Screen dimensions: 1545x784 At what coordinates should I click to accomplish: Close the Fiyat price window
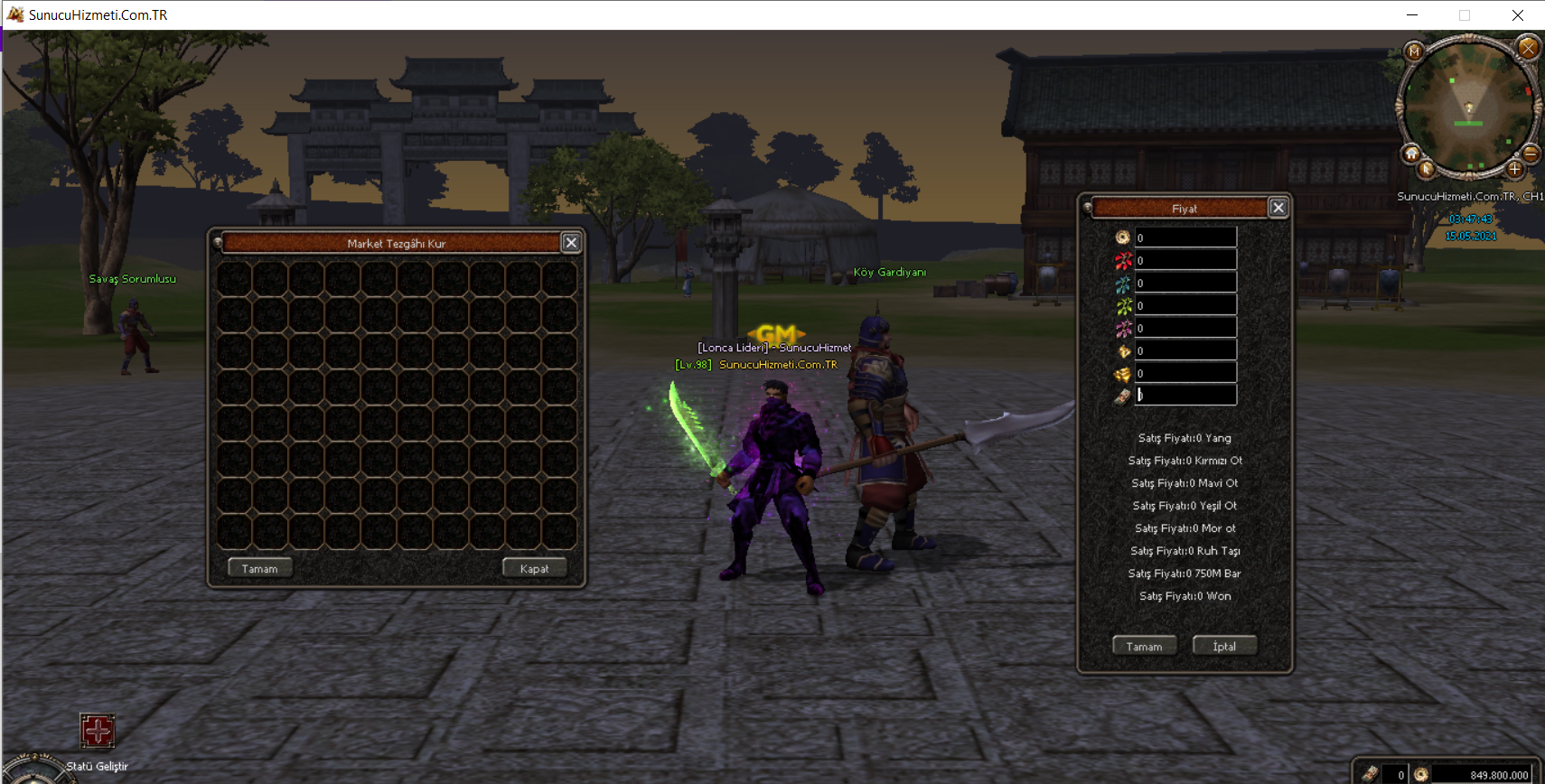1278,208
